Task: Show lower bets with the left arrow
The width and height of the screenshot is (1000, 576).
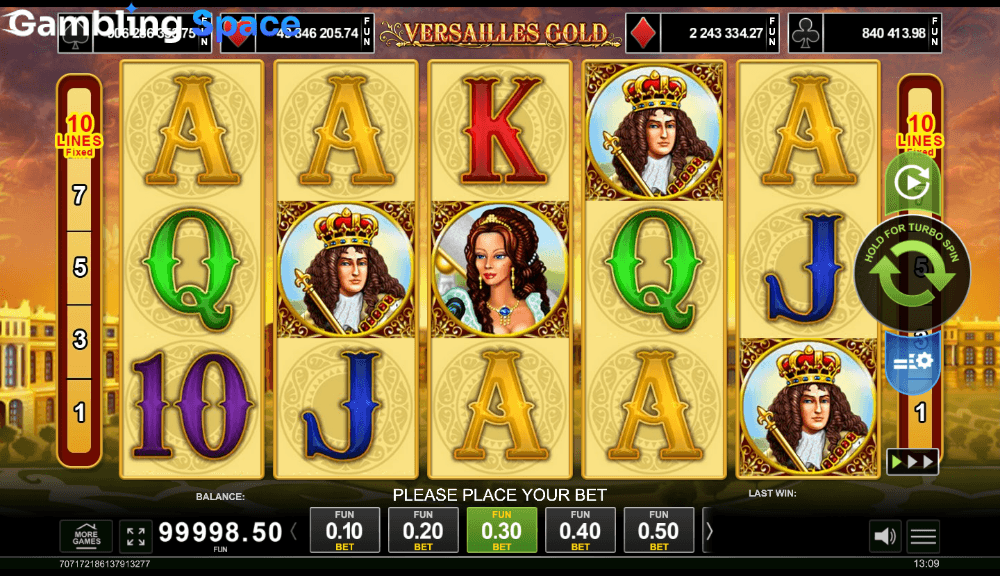Action: (294, 532)
